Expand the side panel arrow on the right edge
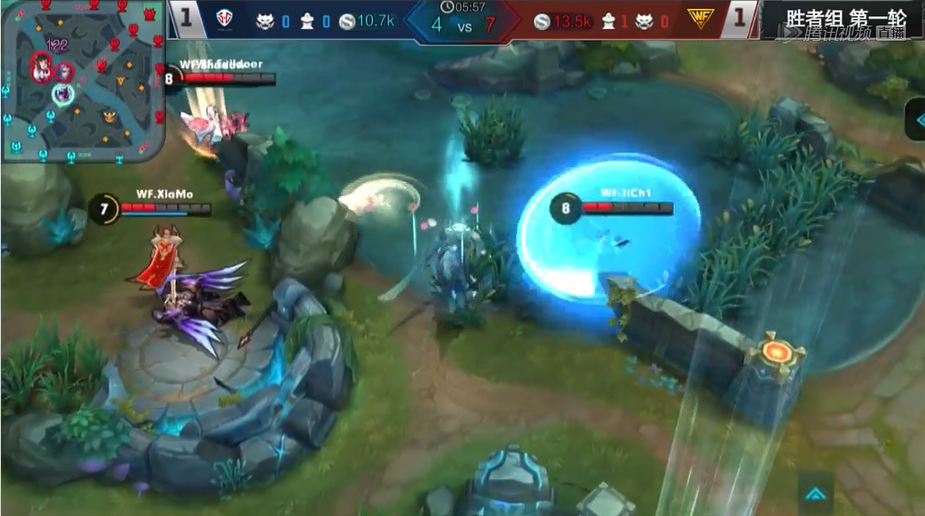The height and width of the screenshot is (516, 925). coord(915,120)
